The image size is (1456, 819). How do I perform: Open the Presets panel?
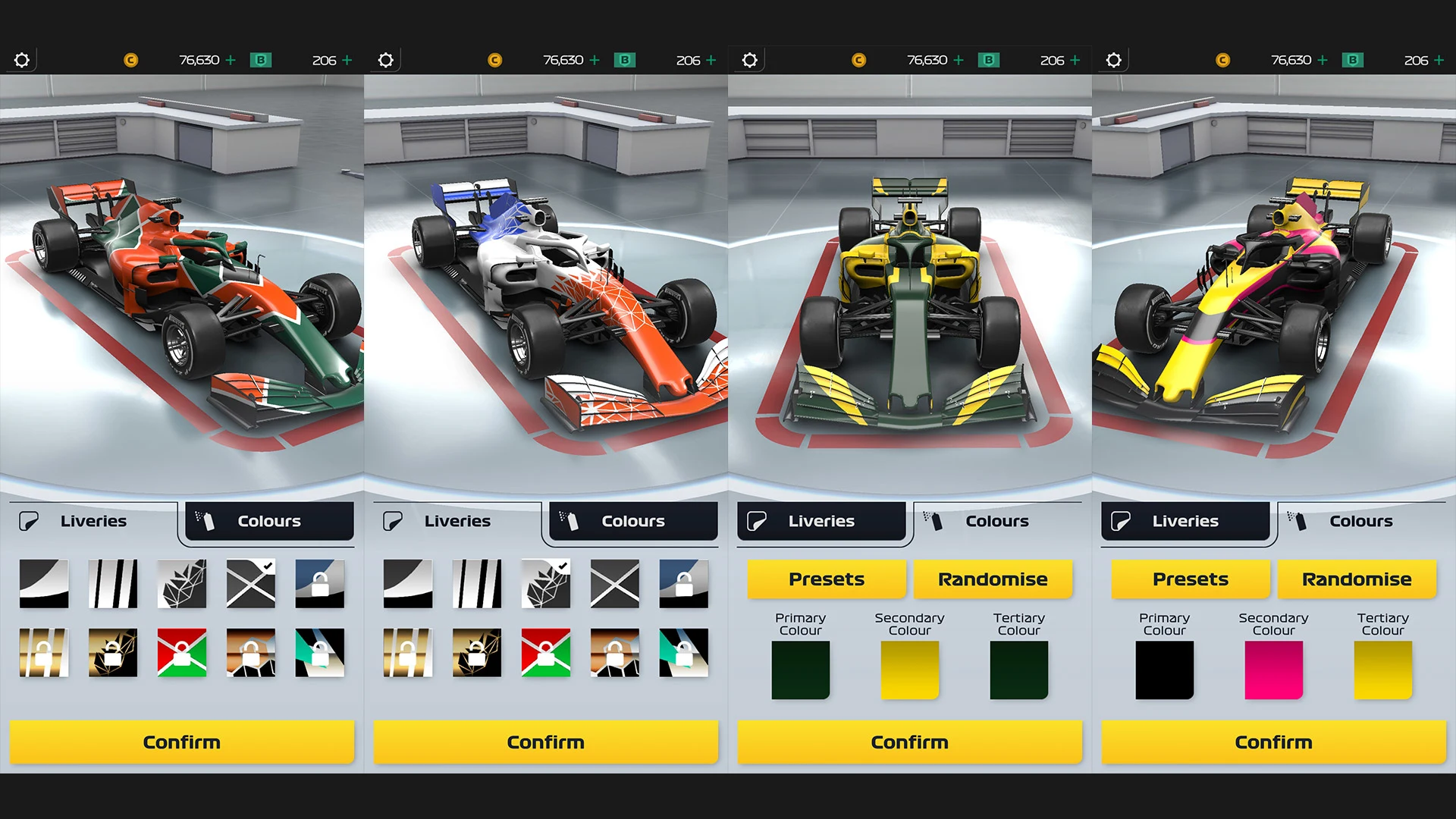(826, 579)
